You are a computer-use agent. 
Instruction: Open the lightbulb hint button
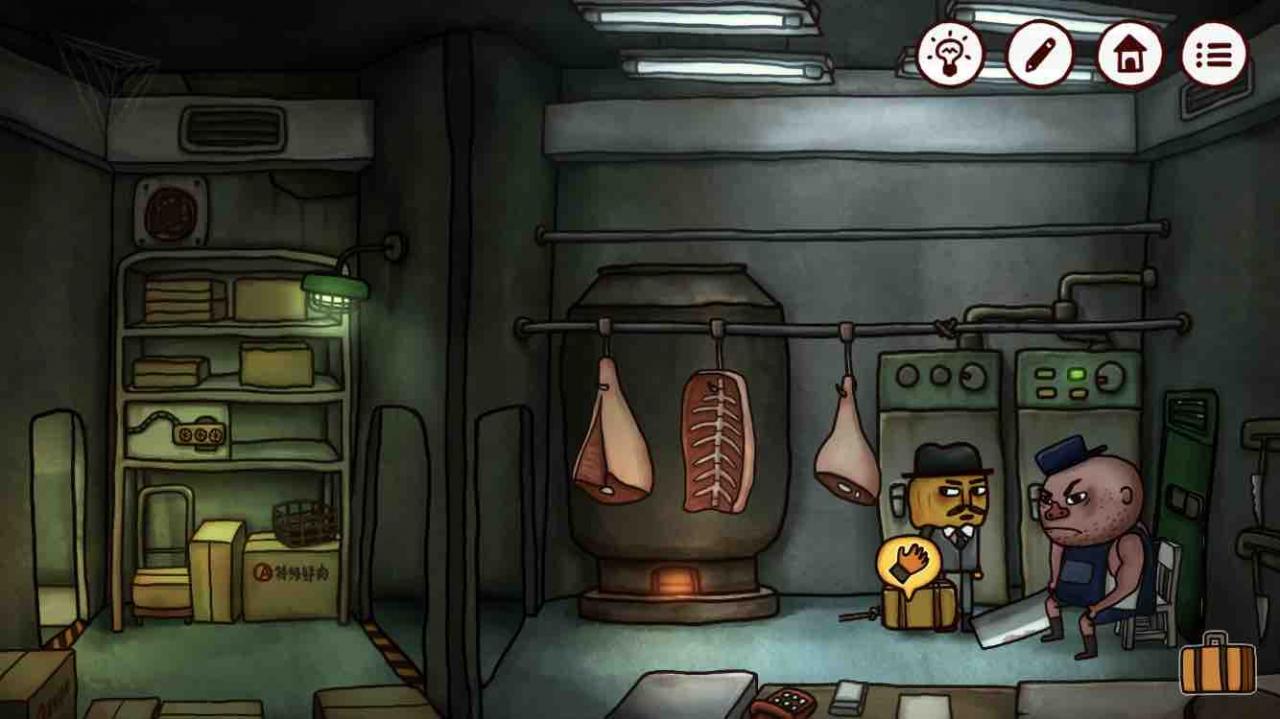950,54
